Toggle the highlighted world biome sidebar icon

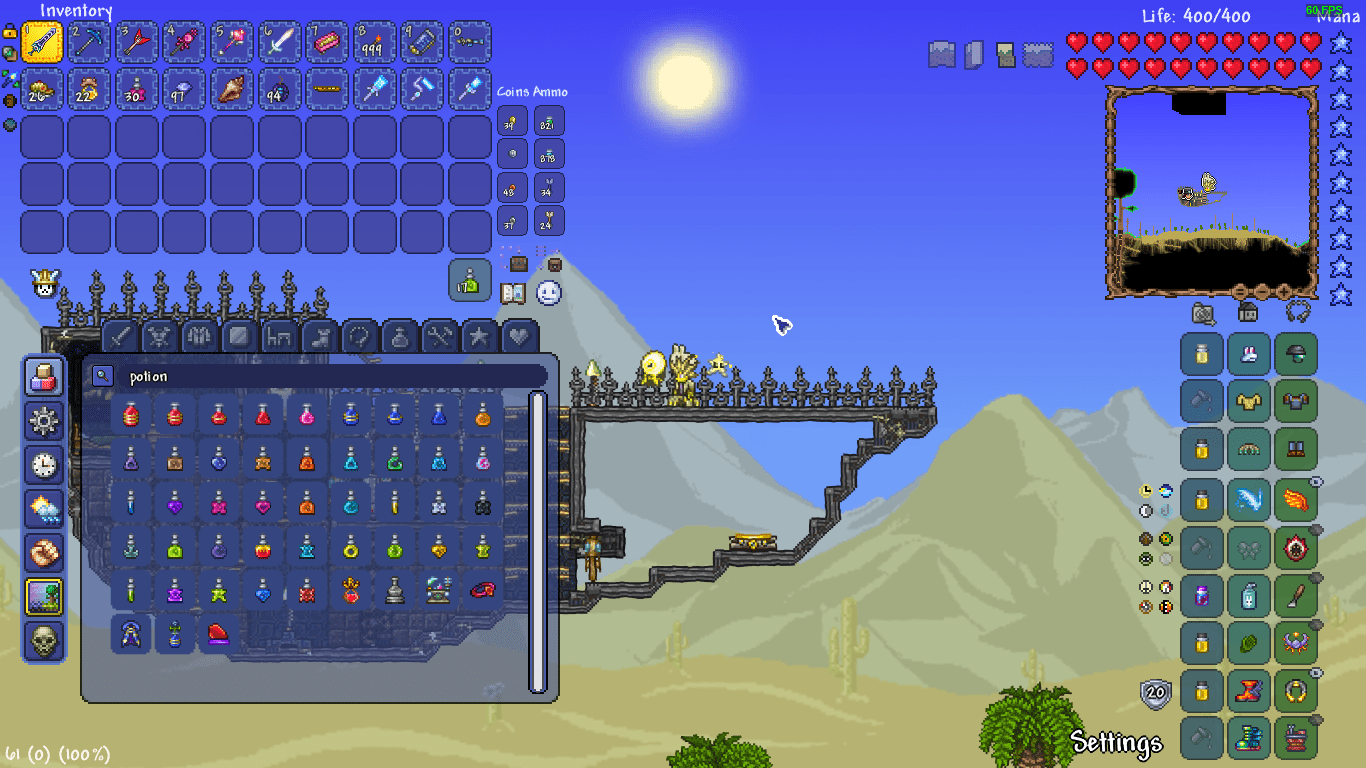tap(43, 594)
